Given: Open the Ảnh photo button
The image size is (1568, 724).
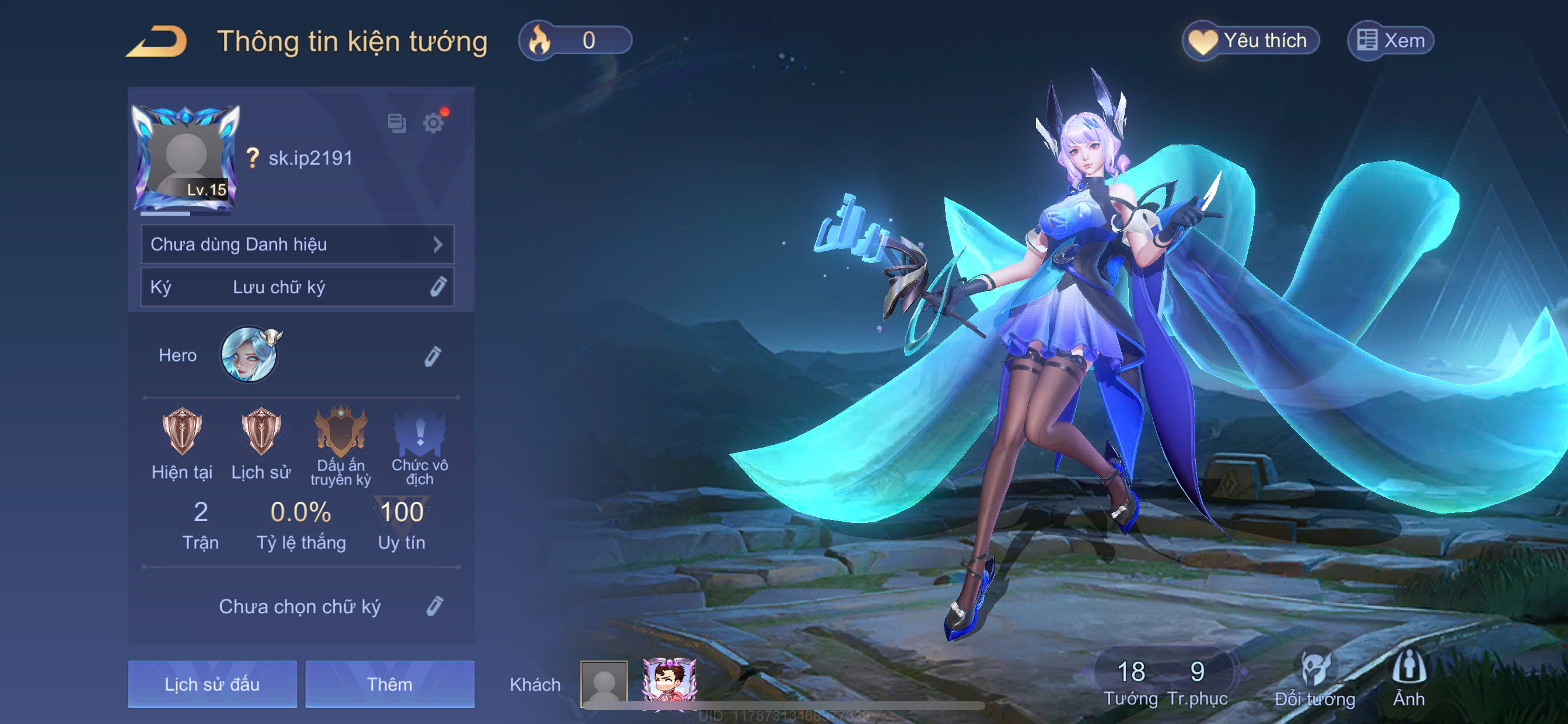Looking at the screenshot, I should (1409, 679).
